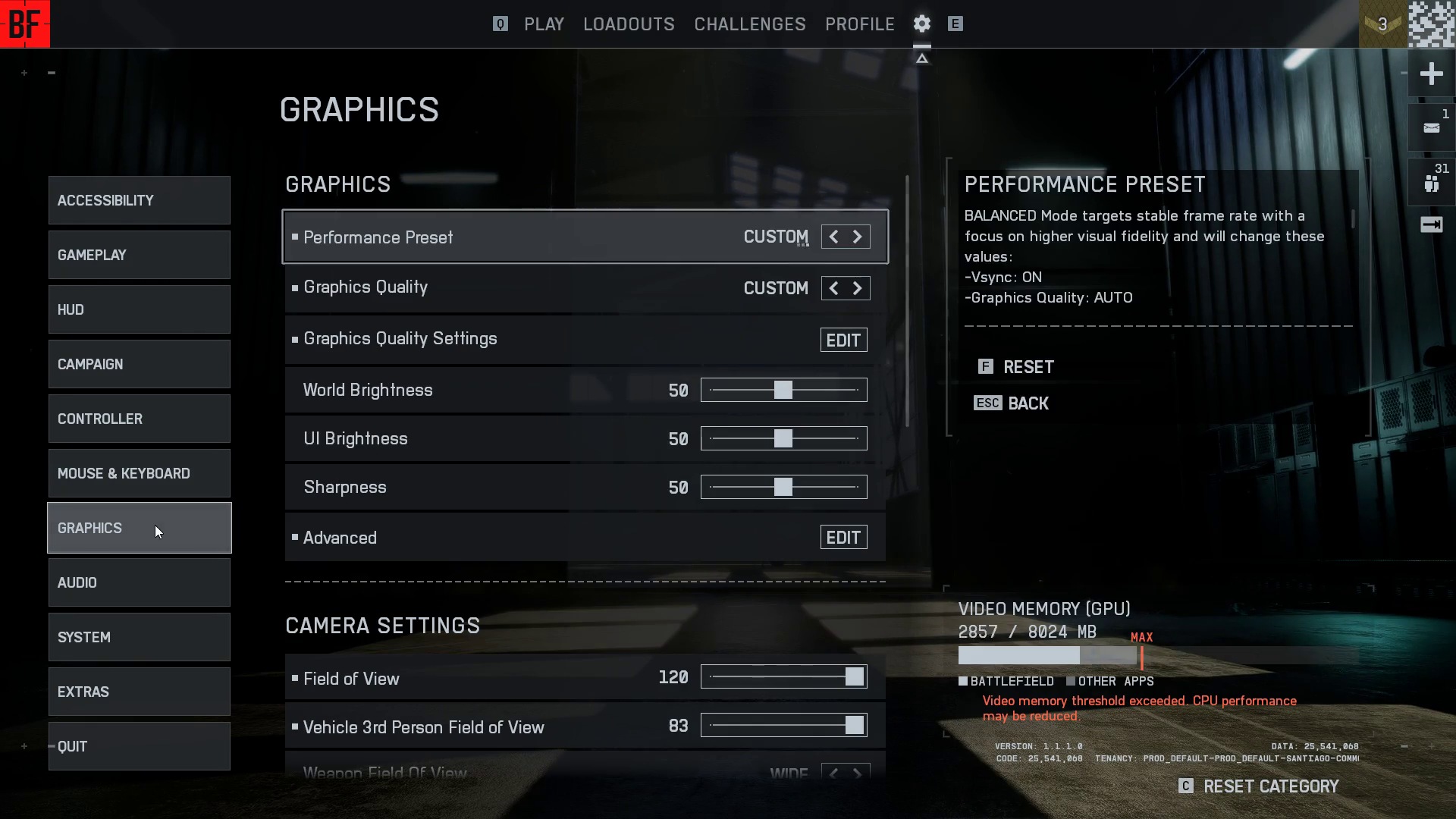Show the Challenges tab
The width and height of the screenshot is (1456, 819).
(749, 24)
